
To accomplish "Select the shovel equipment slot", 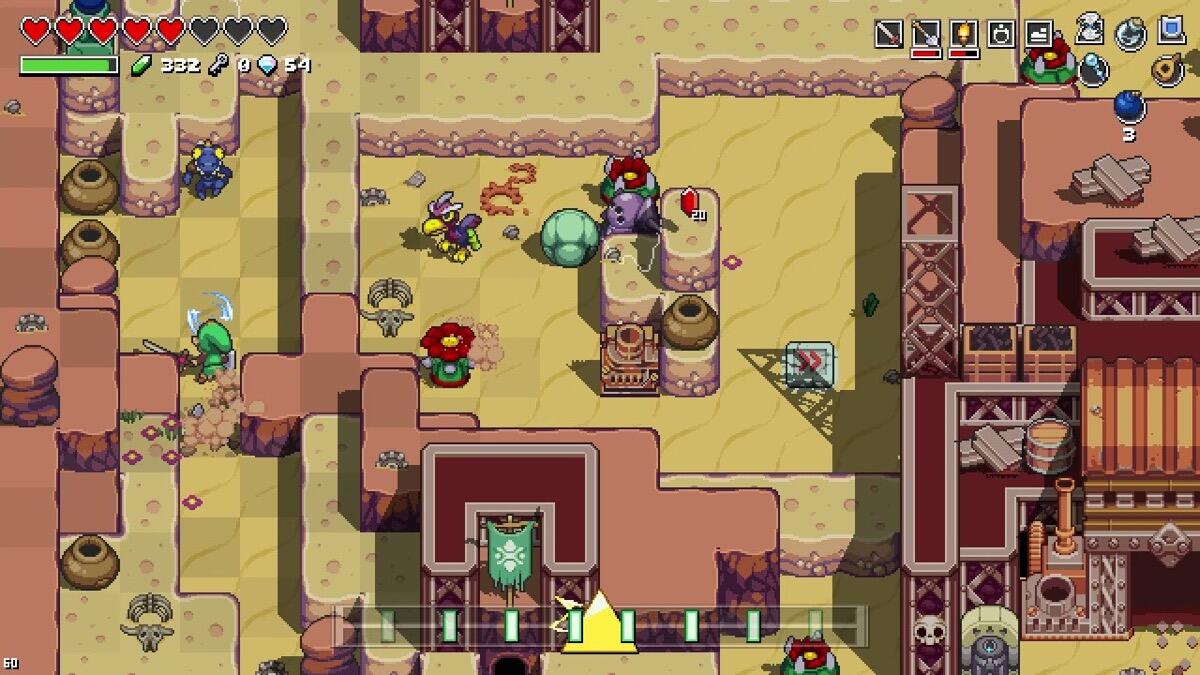I will click(x=926, y=34).
